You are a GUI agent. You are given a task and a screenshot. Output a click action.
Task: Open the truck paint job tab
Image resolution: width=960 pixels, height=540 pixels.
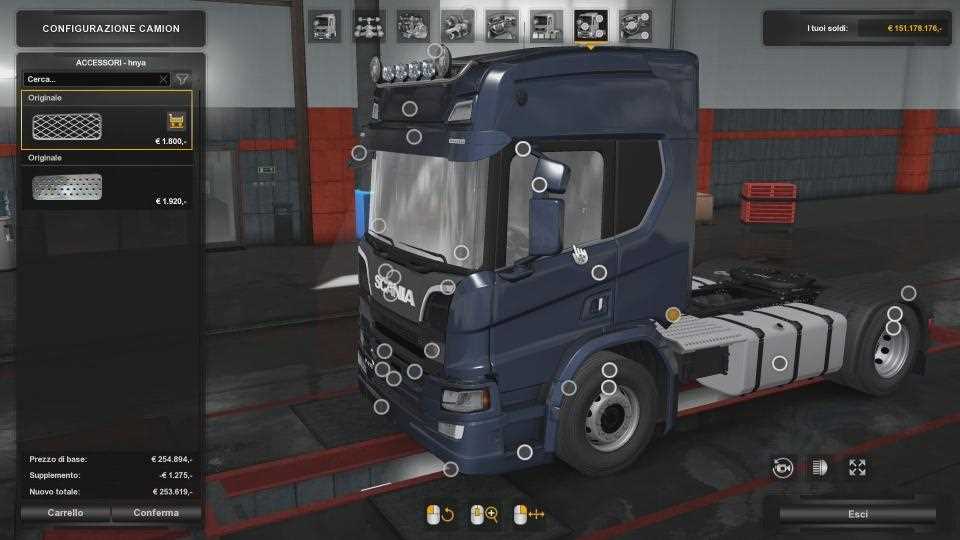pyautogui.click(x=546, y=24)
